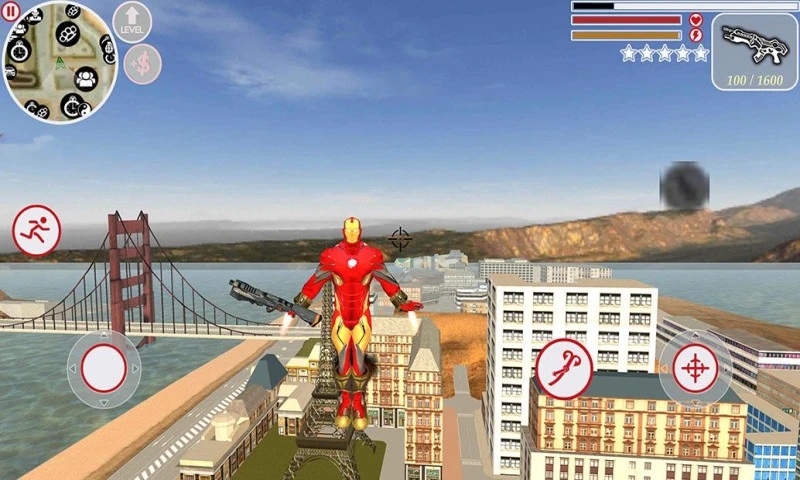Open the pink add-money dollar button
This screenshot has width=800, height=480.
(x=143, y=64)
